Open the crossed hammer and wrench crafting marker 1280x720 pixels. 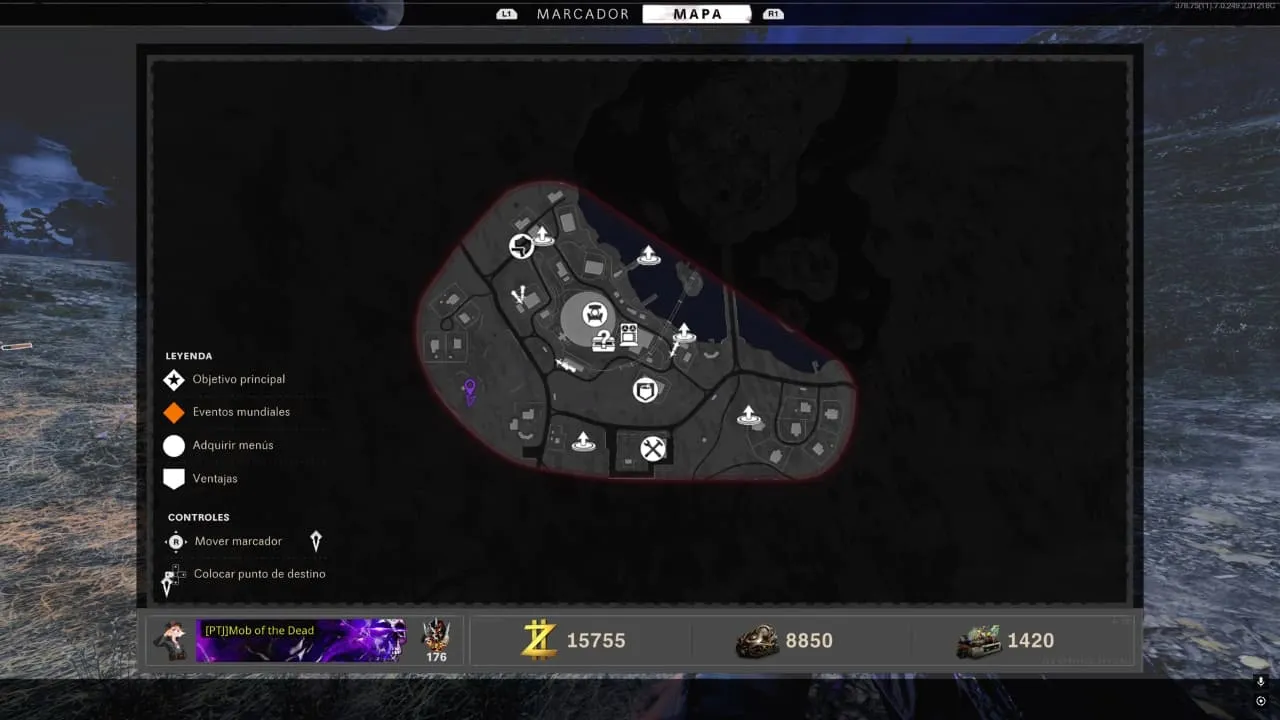653,449
